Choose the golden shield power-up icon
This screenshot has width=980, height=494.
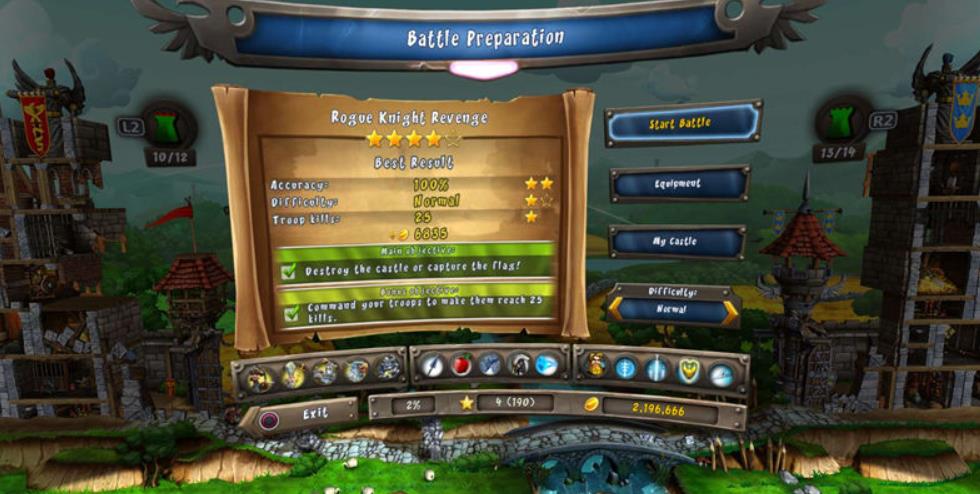tap(689, 370)
